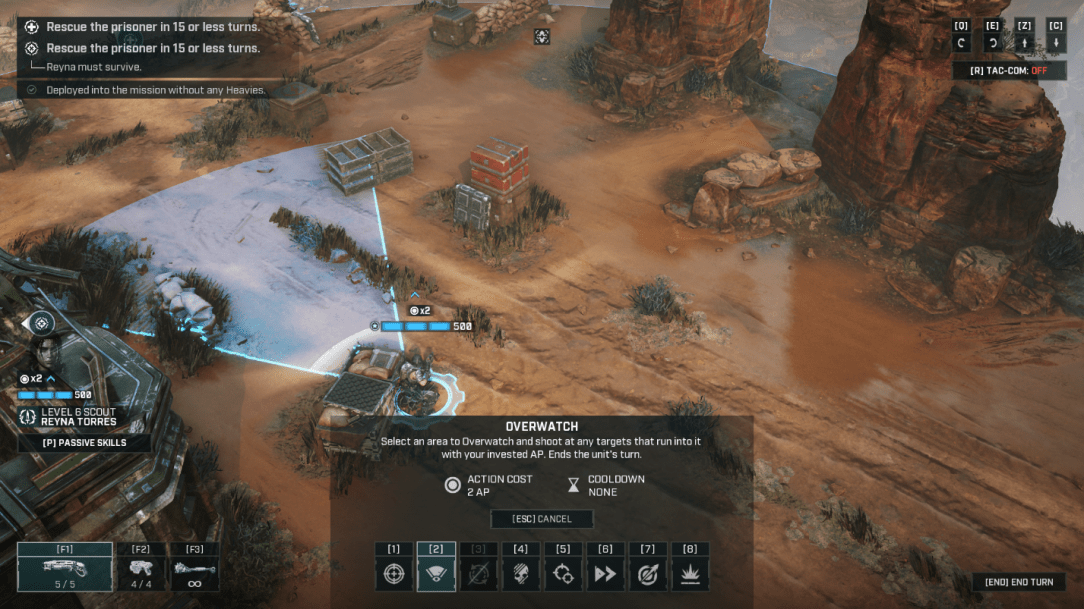Viewport: 1084px width, 609px height.
Task: Select the explosion burst ability
Action: pos(690,575)
